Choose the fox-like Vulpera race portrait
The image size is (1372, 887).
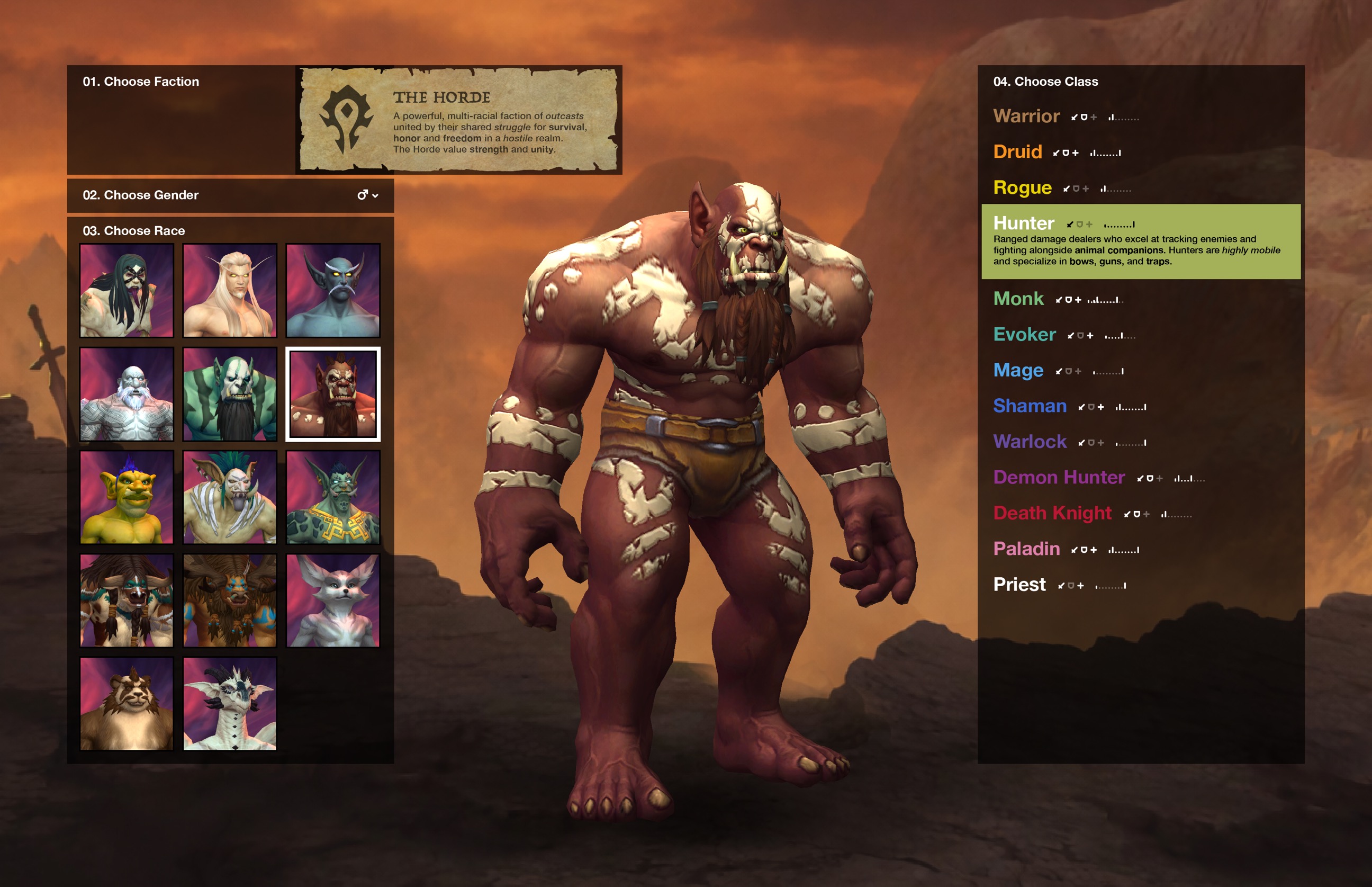point(333,601)
